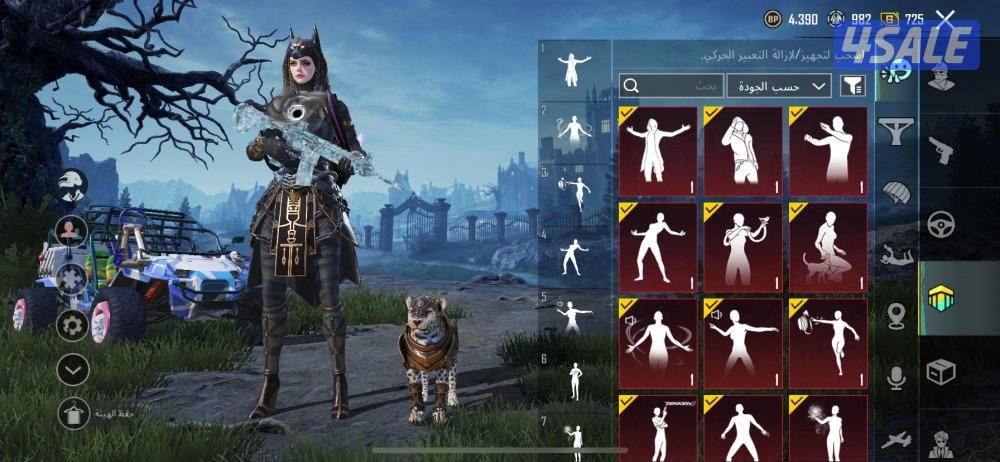Viewport: 1000px width, 462px height.
Task: Click the helmet display toggle icon
Action: [x=71, y=186]
